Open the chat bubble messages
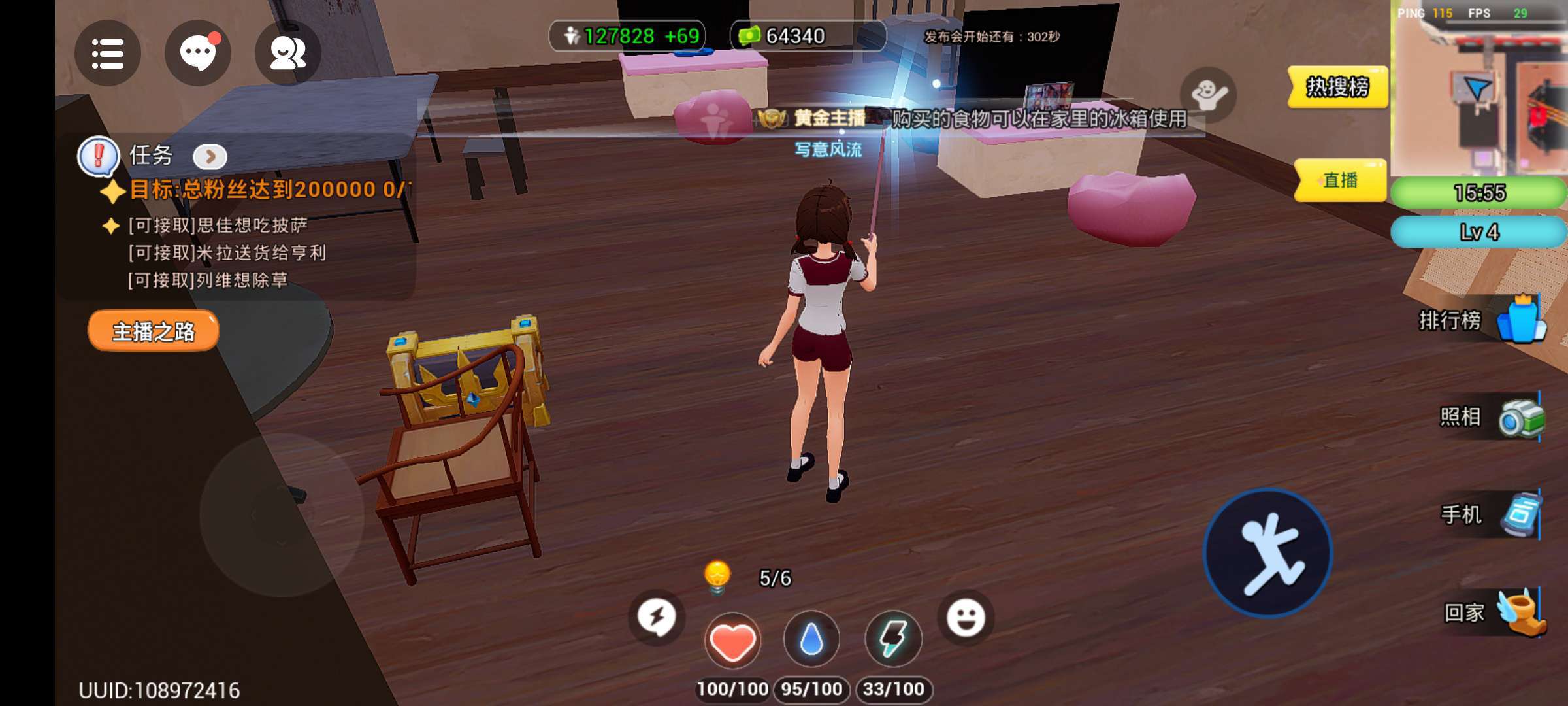Image resolution: width=1568 pixels, height=706 pixels. click(x=197, y=54)
